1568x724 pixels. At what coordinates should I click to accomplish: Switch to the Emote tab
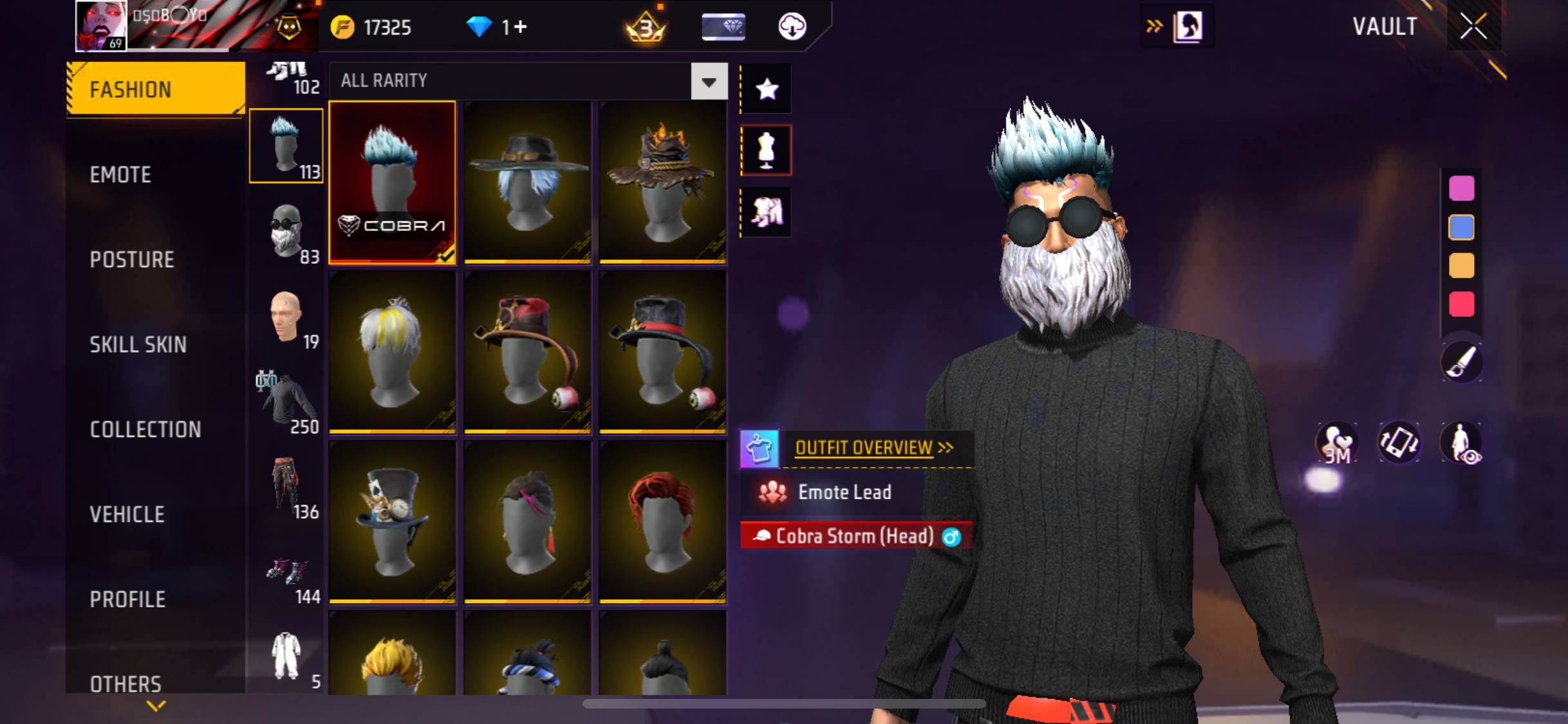pos(121,174)
